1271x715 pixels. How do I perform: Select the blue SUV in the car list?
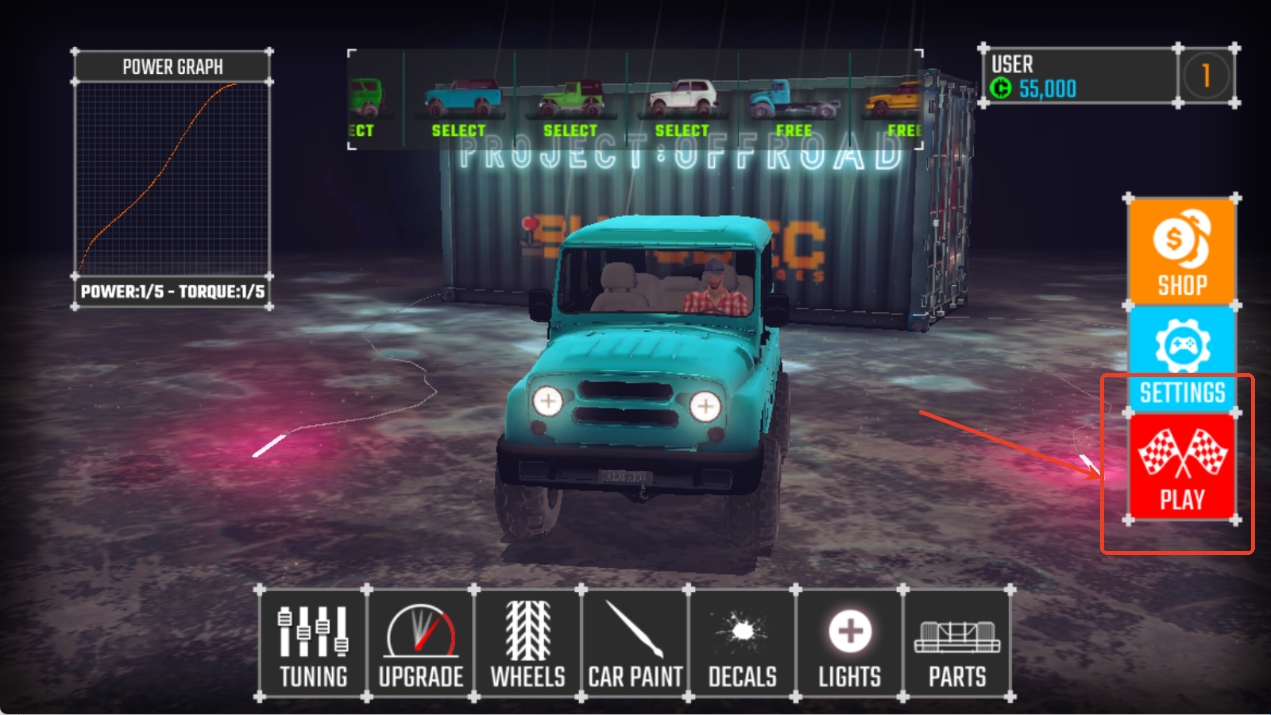tap(459, 105)
